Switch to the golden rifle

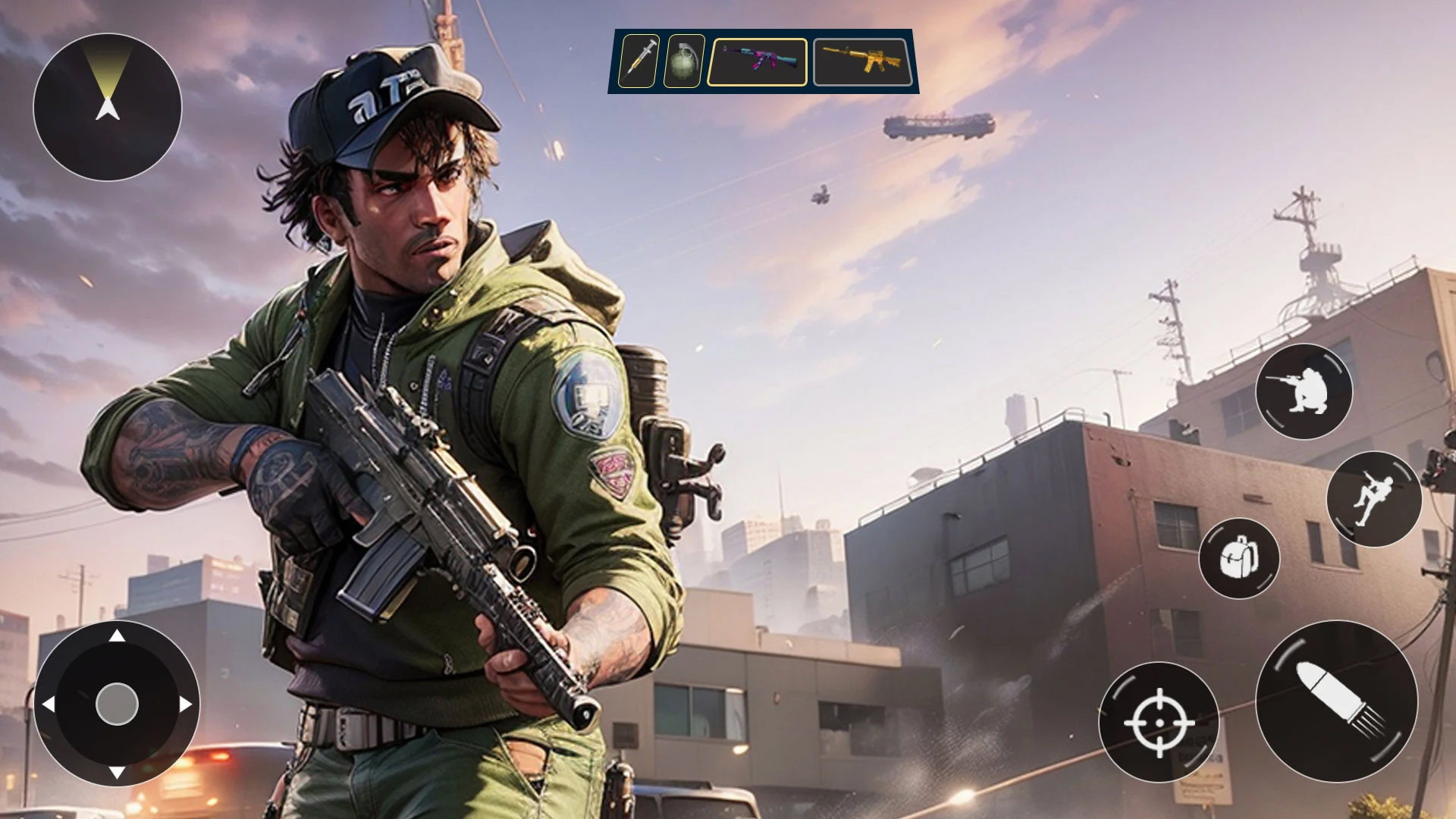click(863, 61)
